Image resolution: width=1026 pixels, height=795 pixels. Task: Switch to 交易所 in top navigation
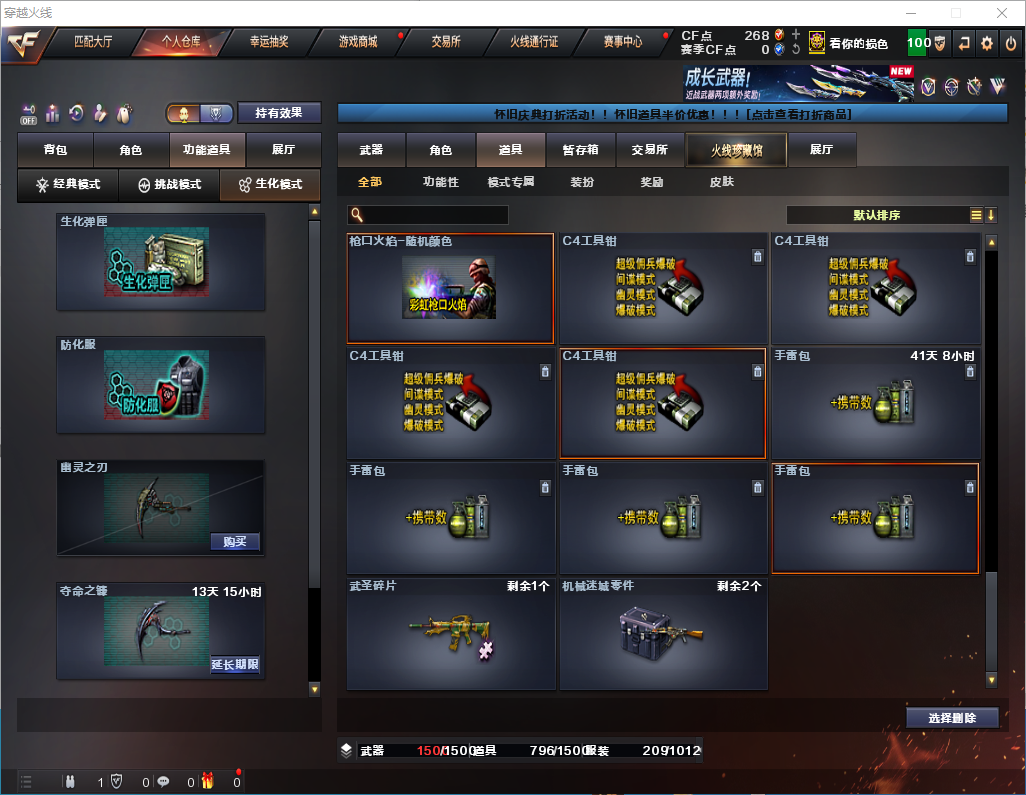446,42
